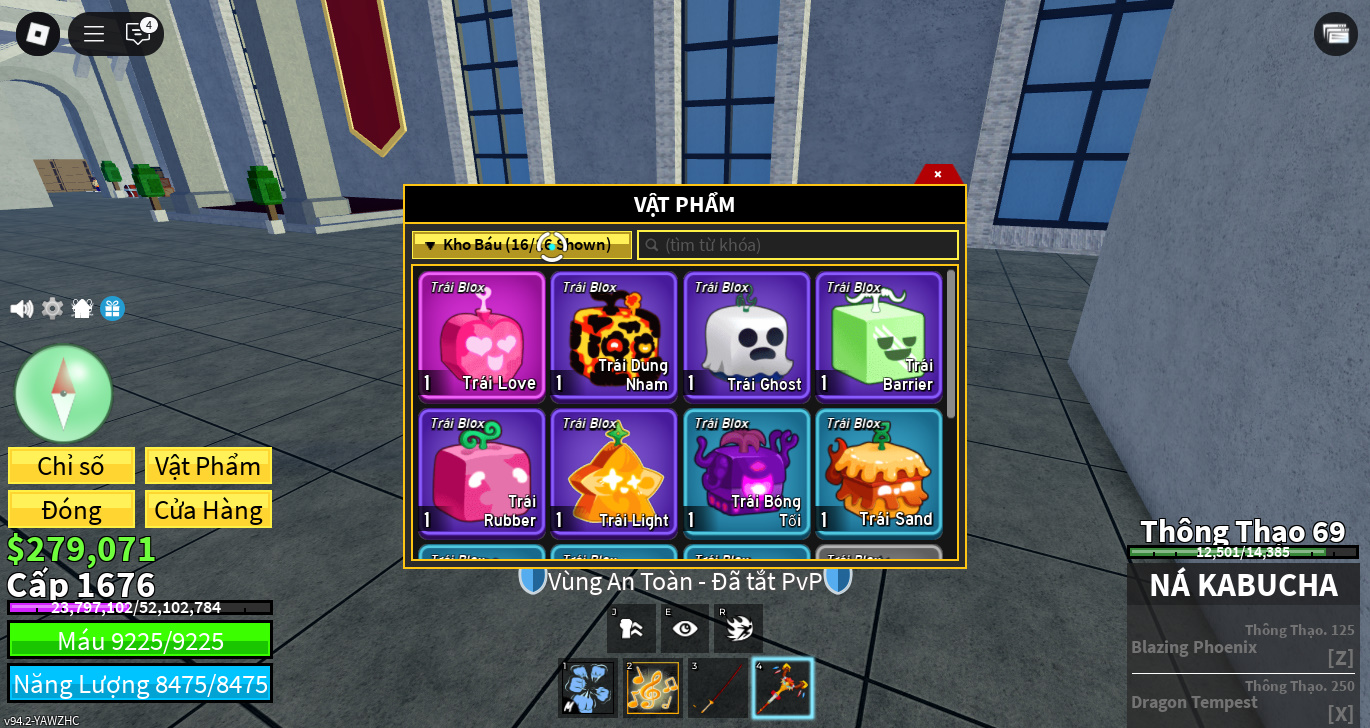The width and height of the screenshot is (1370, 728).
Task: Open the Kho Báu filter dropdown
Action: pos(521,245)
